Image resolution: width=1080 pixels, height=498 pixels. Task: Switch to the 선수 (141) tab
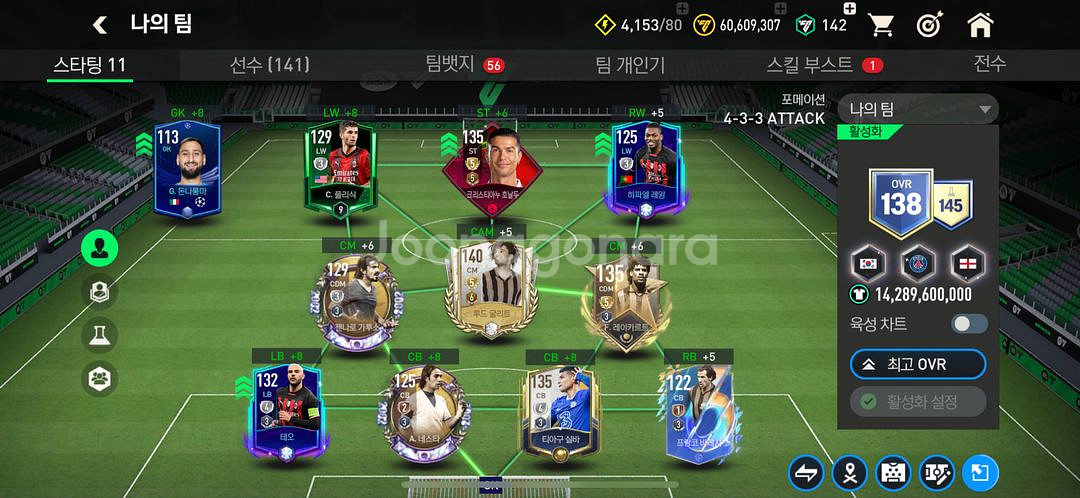(x=269, y=65)
